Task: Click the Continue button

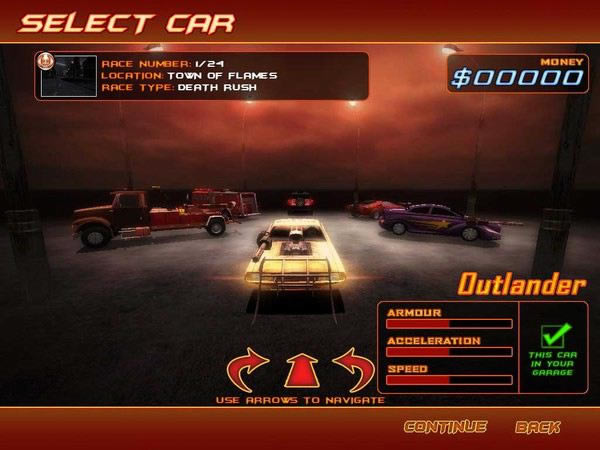Action: click(x=445, y=427)
